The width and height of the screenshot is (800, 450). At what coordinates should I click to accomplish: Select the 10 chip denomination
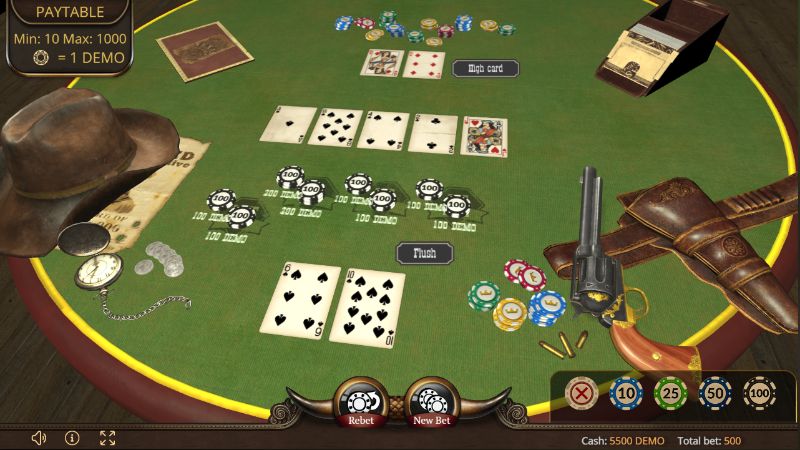pos(625,393)
